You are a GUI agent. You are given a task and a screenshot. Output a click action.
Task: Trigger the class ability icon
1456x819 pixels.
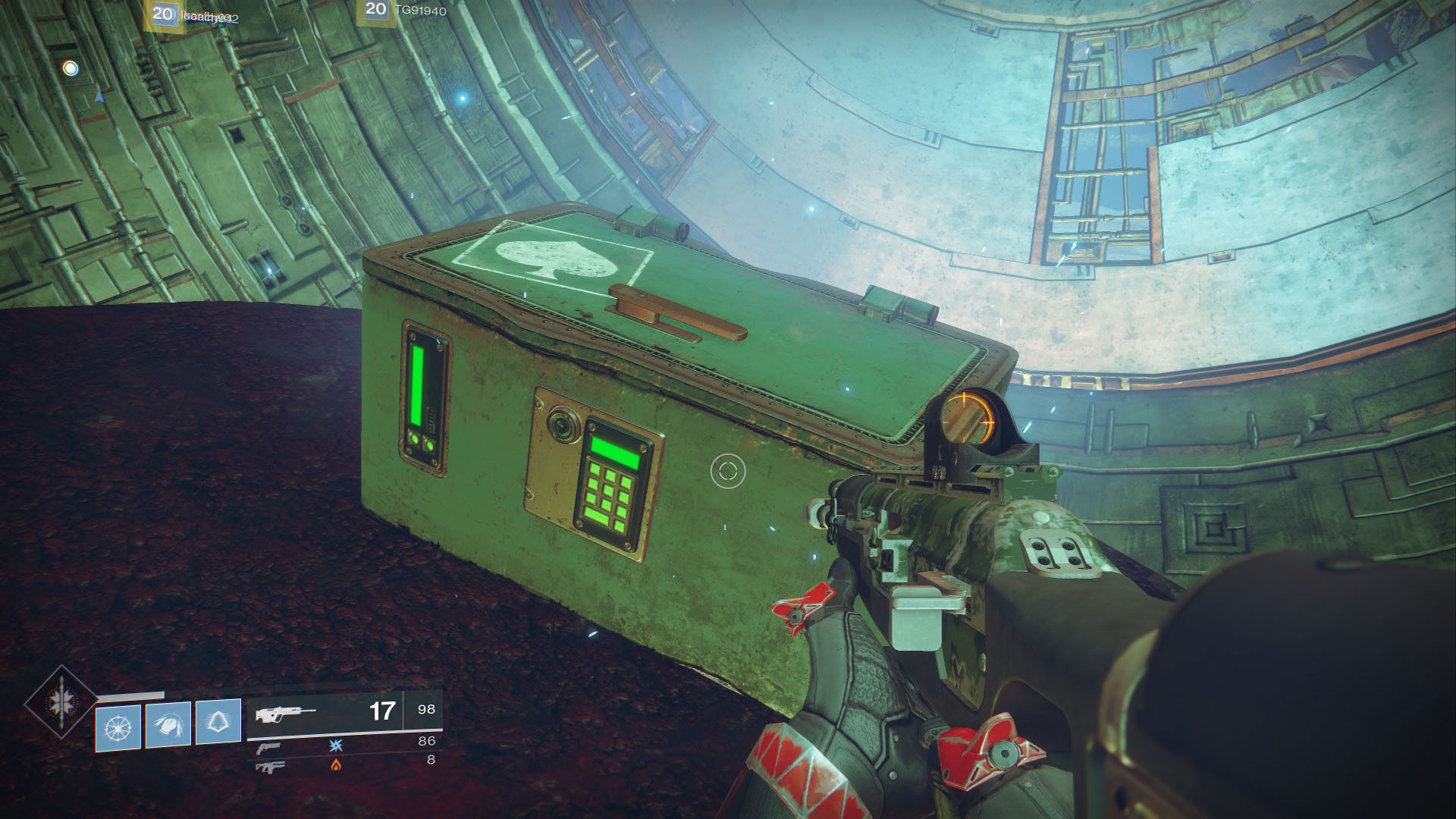218,721
